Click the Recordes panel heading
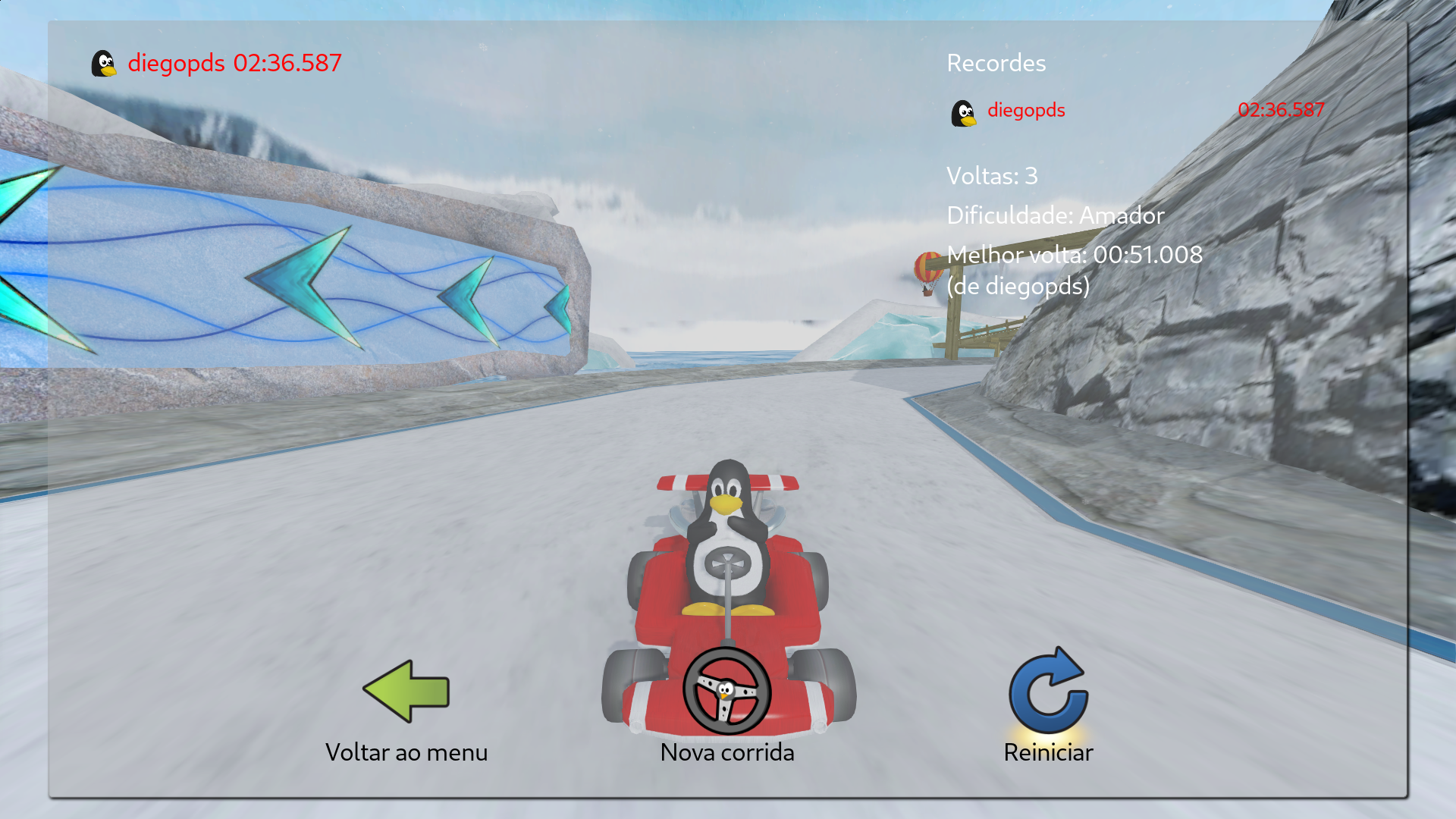This screenshot has width=1456, height=819. tap(996, 63)
